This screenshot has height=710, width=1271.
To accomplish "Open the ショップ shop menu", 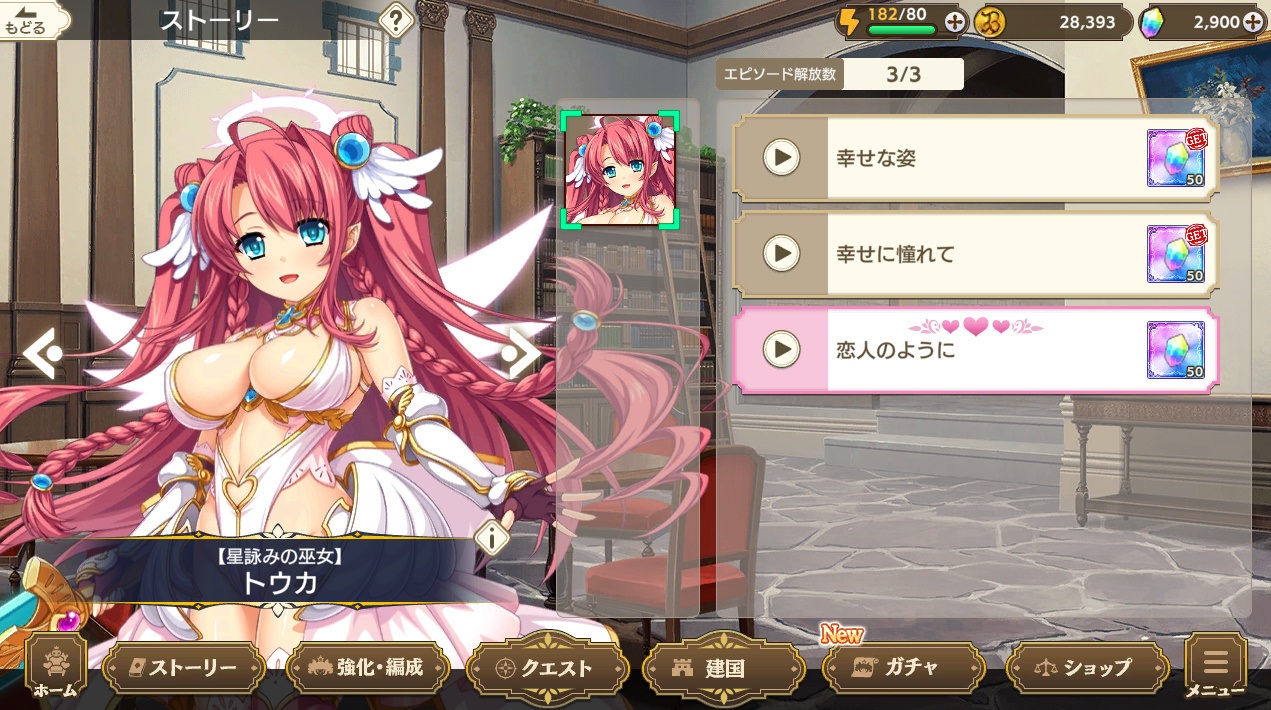I will point(1086,668).
